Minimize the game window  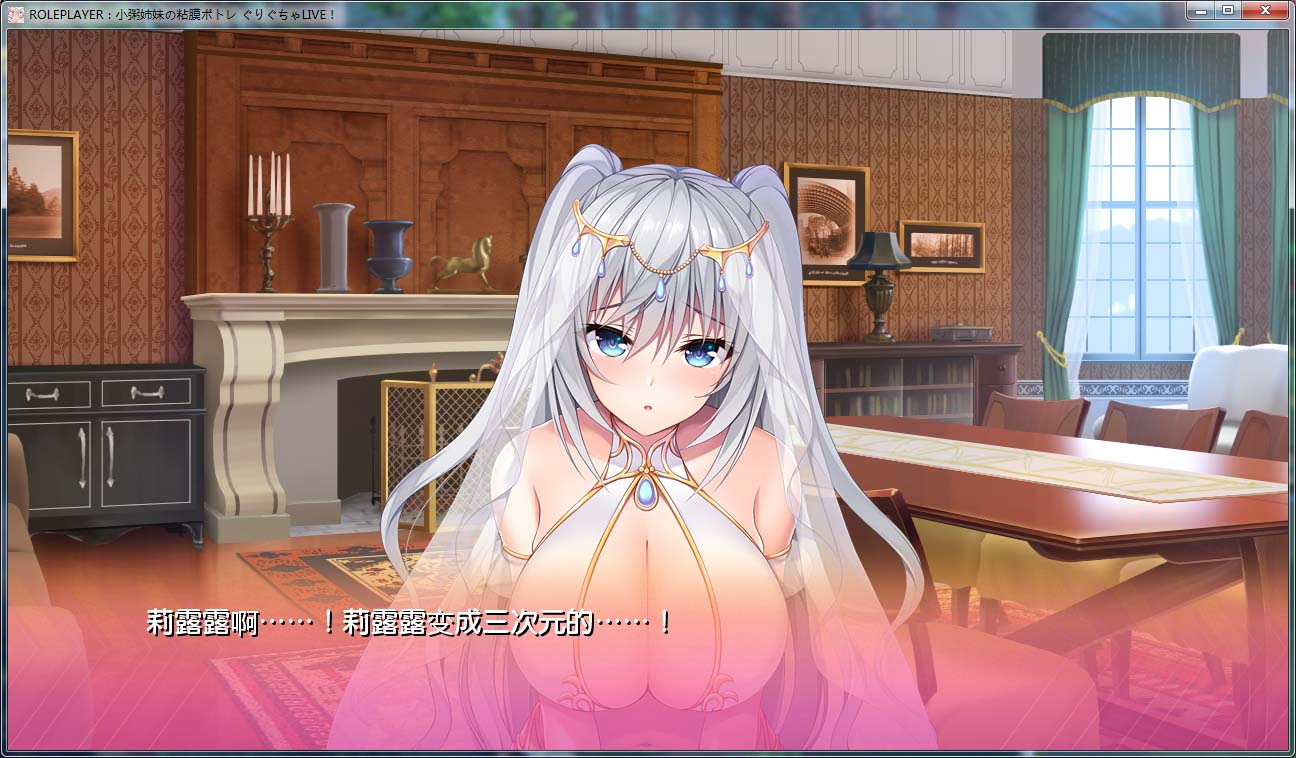click(1199, 10)
